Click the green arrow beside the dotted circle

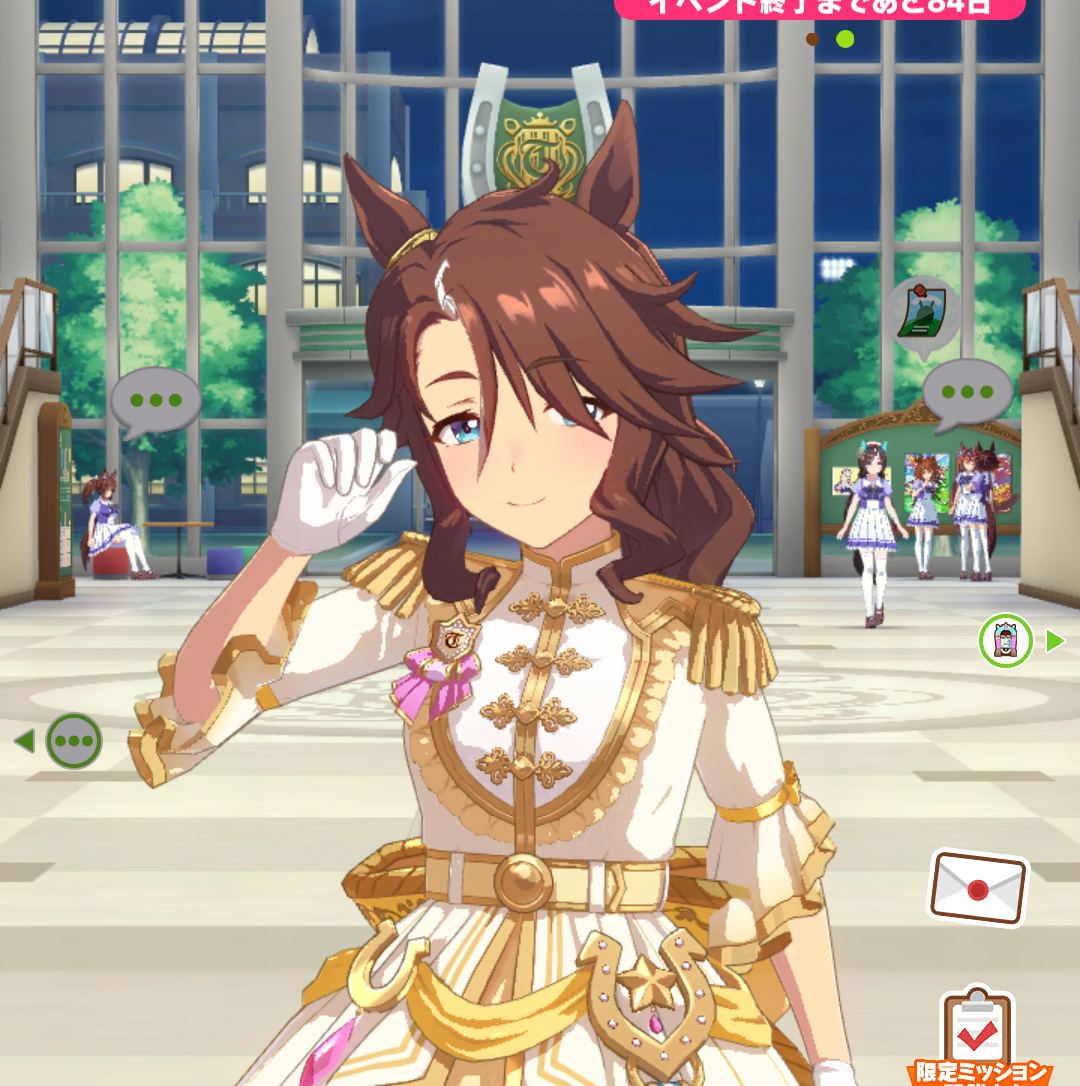(24, 741)
